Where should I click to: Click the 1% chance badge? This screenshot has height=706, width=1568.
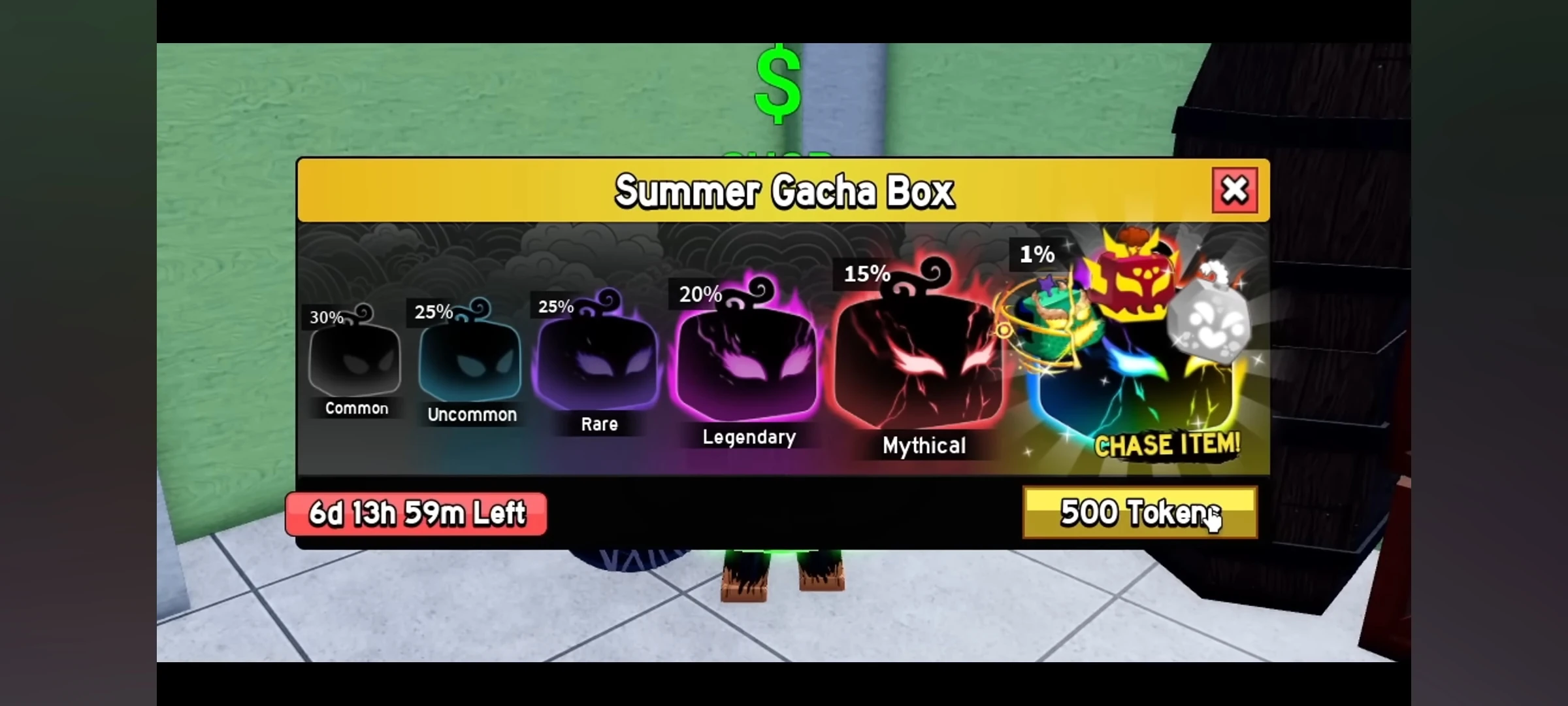point(1037,255)
